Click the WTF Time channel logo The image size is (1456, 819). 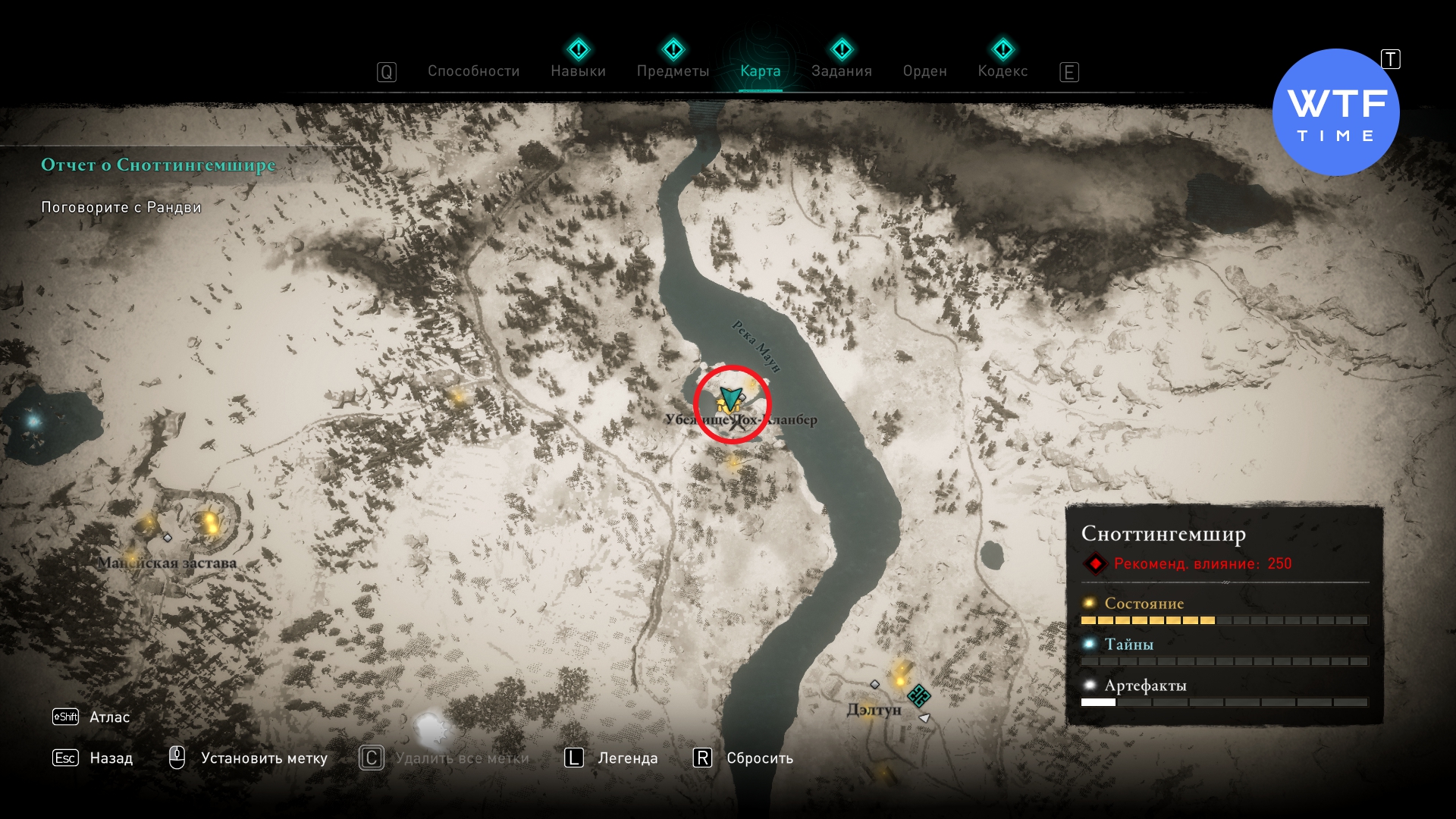1335,112
